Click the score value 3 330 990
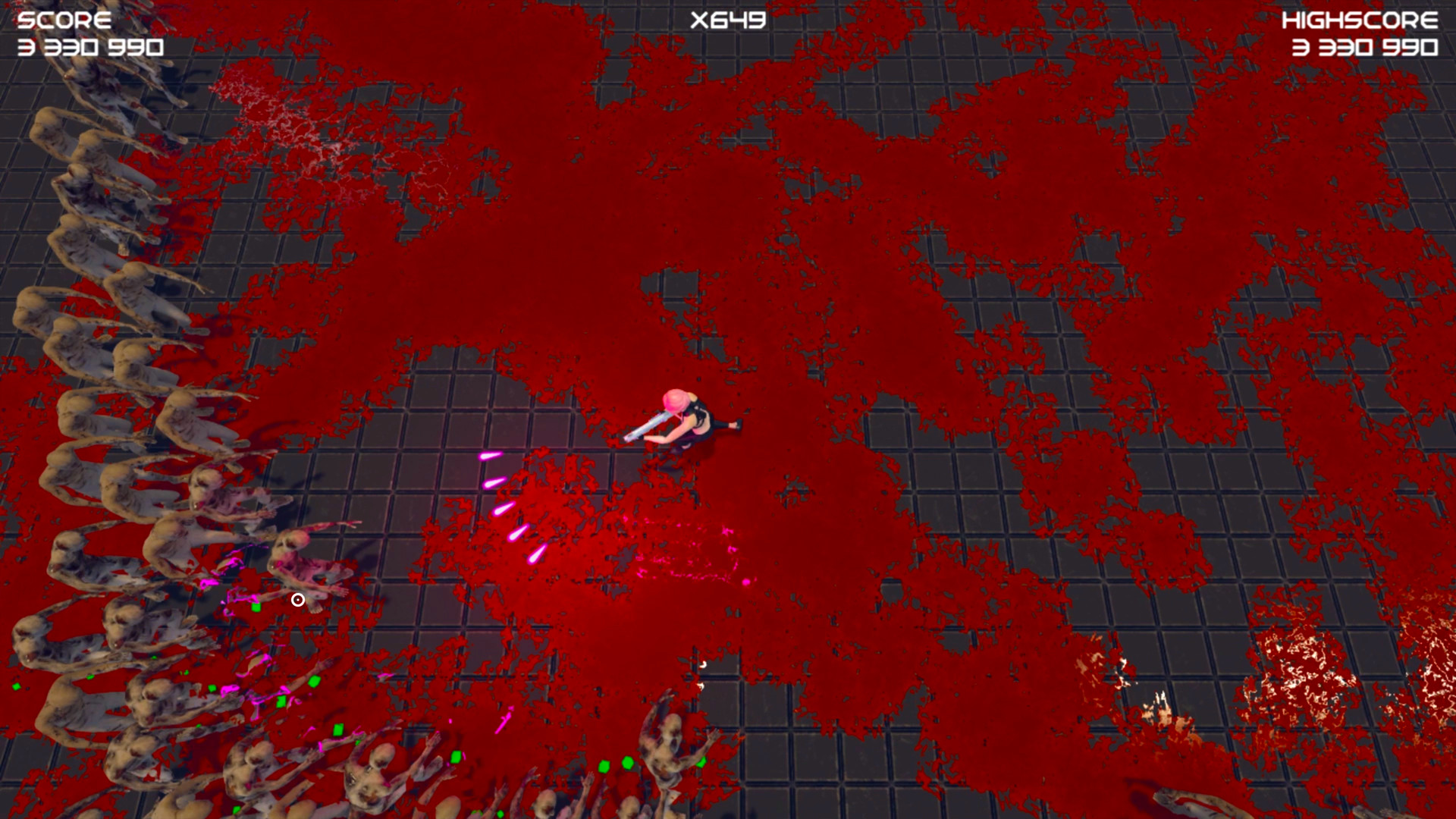Image resolution: width=1456 pixels, height=819 pixels. click(x=91, y=47)
